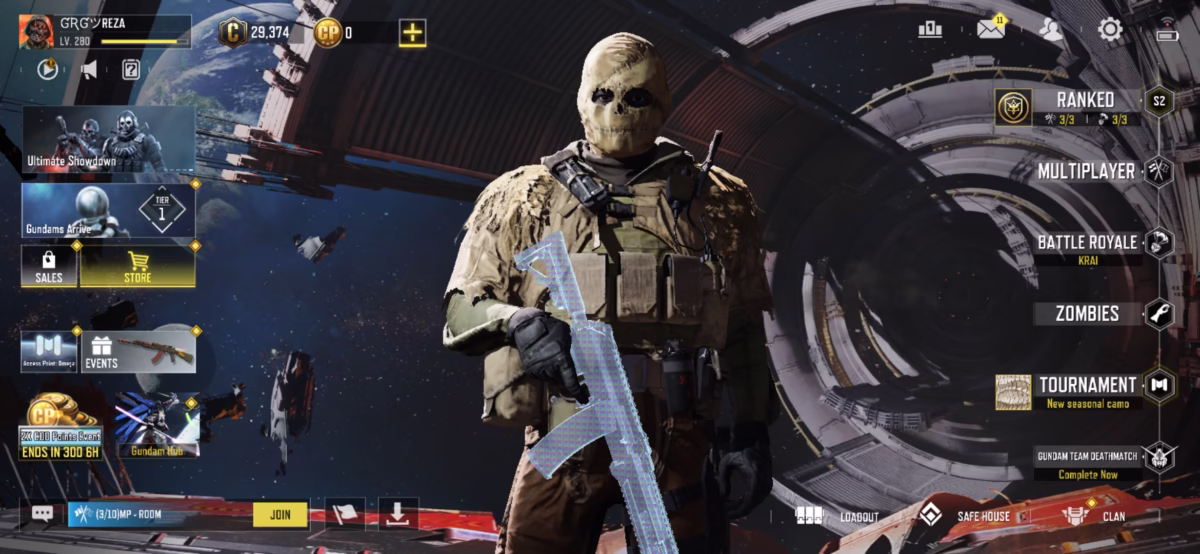This screenshot has width=1200, height=554.
Task: Open the Gundams Arrive battle pass tile
Action: tap(108, 210)
